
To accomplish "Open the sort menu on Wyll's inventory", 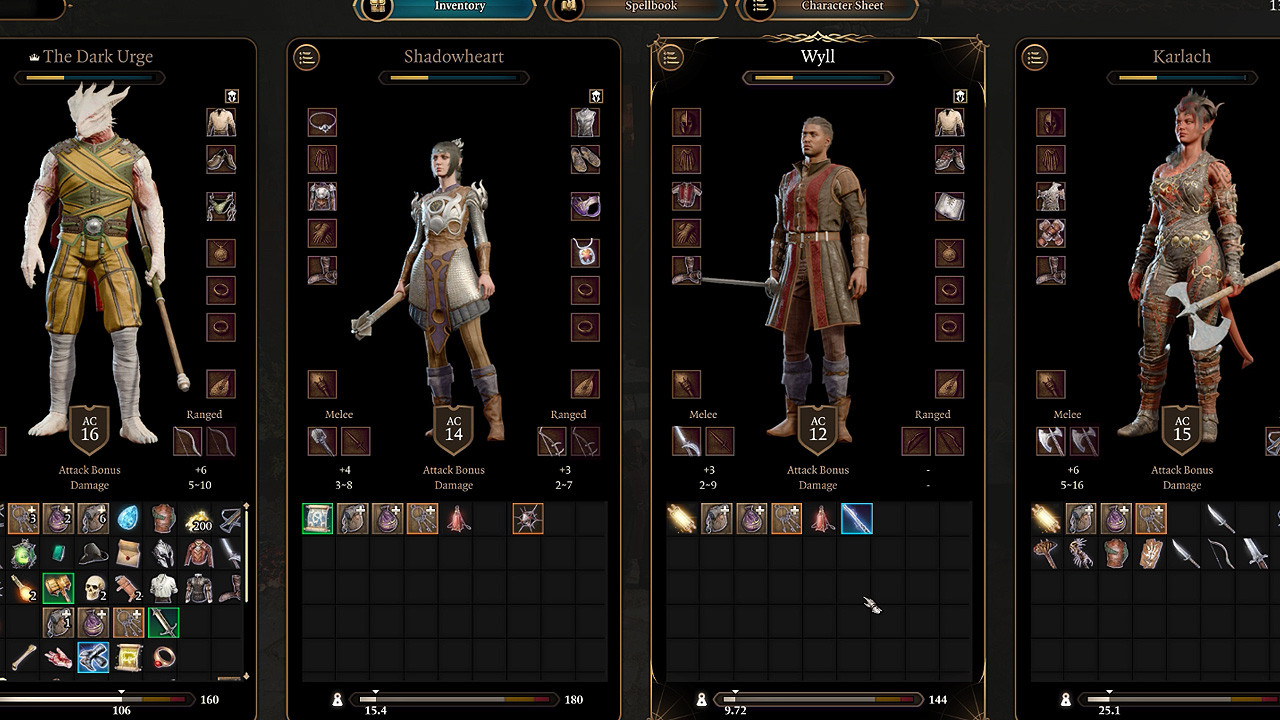I will (670, 58).
